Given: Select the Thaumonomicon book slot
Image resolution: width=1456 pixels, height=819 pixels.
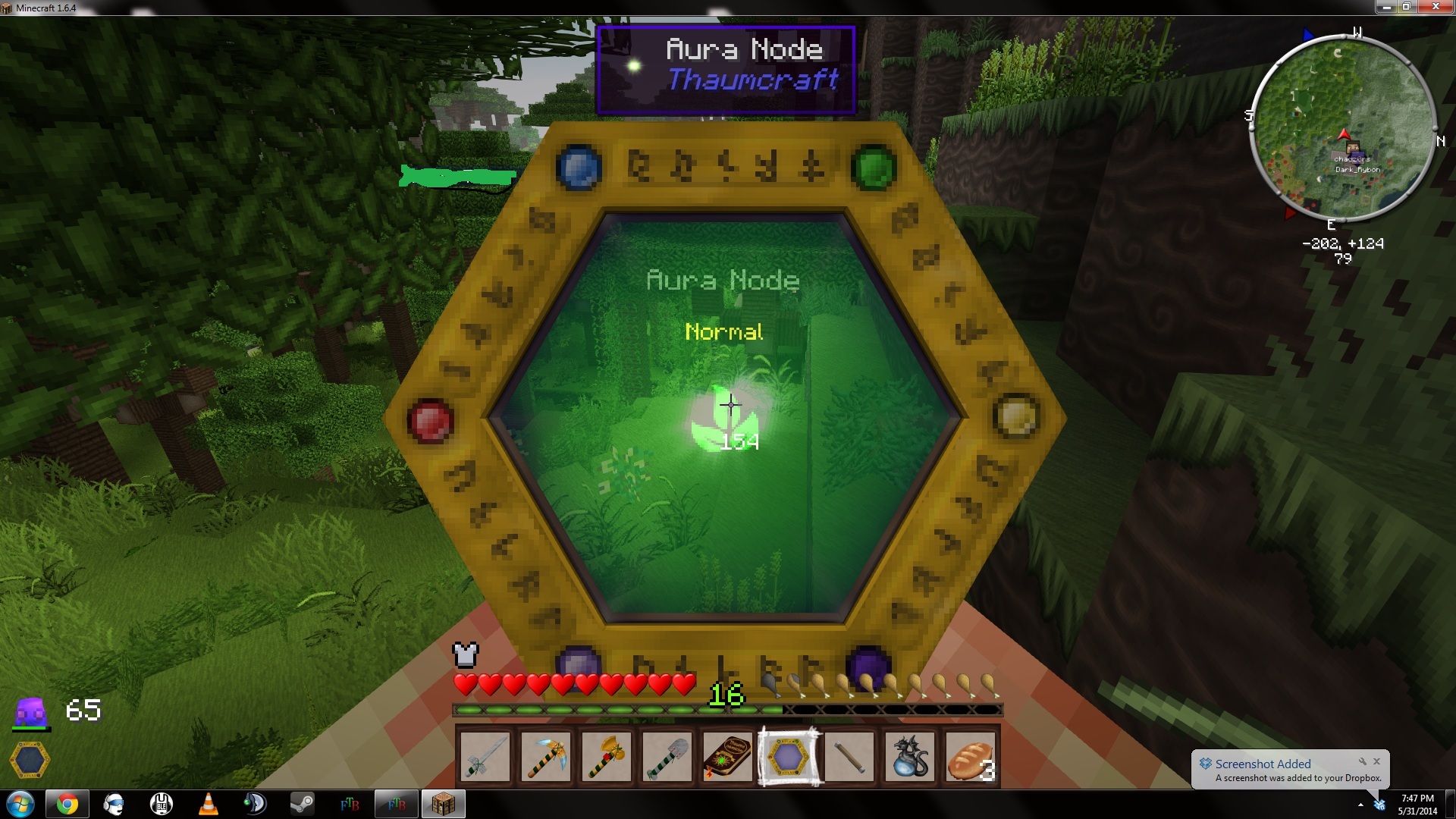Looking at the screenshot, I should pos(728,756).
